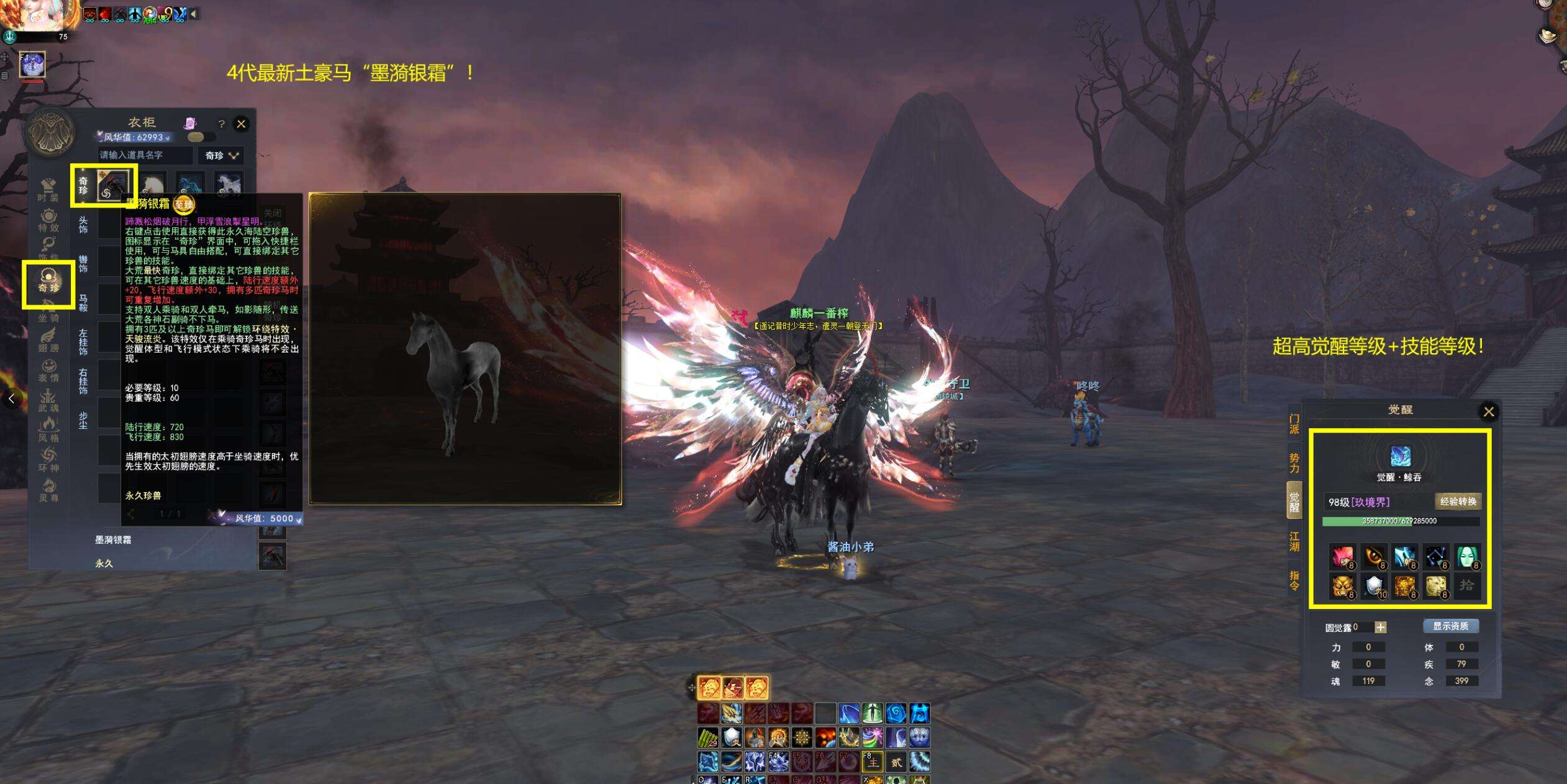Open the 奇珍 filter dropdown
Image resolution: width=1567 pixels, height=784 pixels.
click(221, 155)
